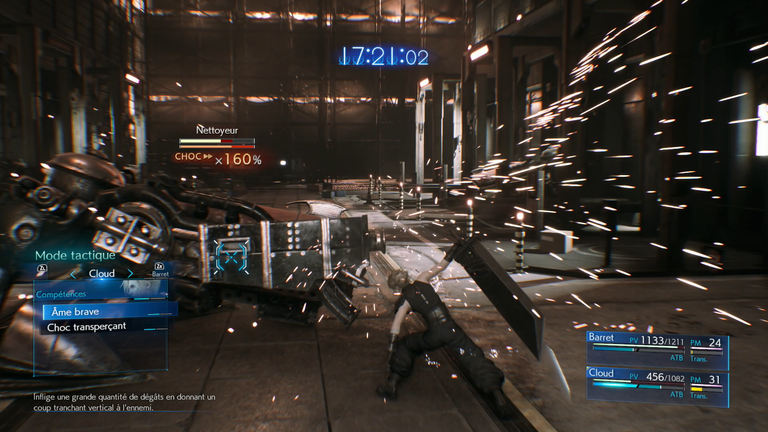Select Cloud's party status panel
This screenshot has height=432, width=768.
coord(657,385)
